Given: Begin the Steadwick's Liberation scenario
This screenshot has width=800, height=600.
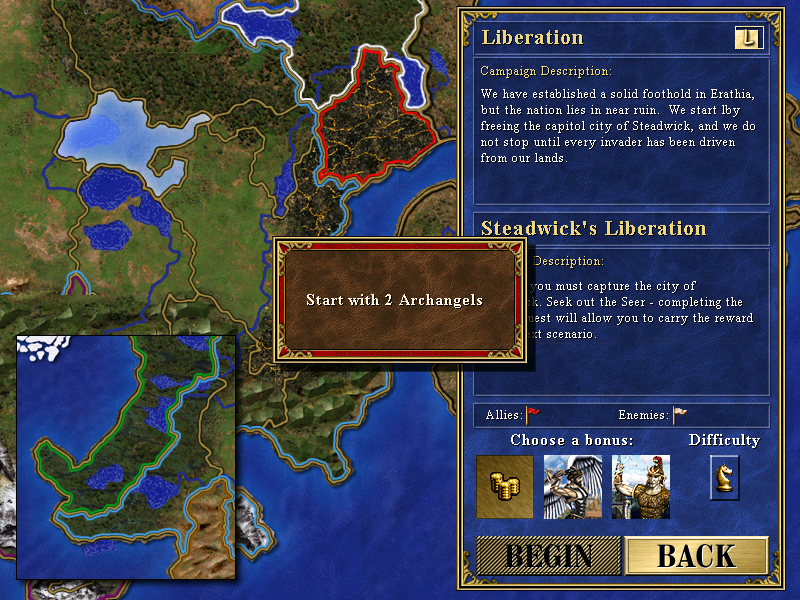Looking at the screenshot, I should pyautogui.click(x=547, y=556).
